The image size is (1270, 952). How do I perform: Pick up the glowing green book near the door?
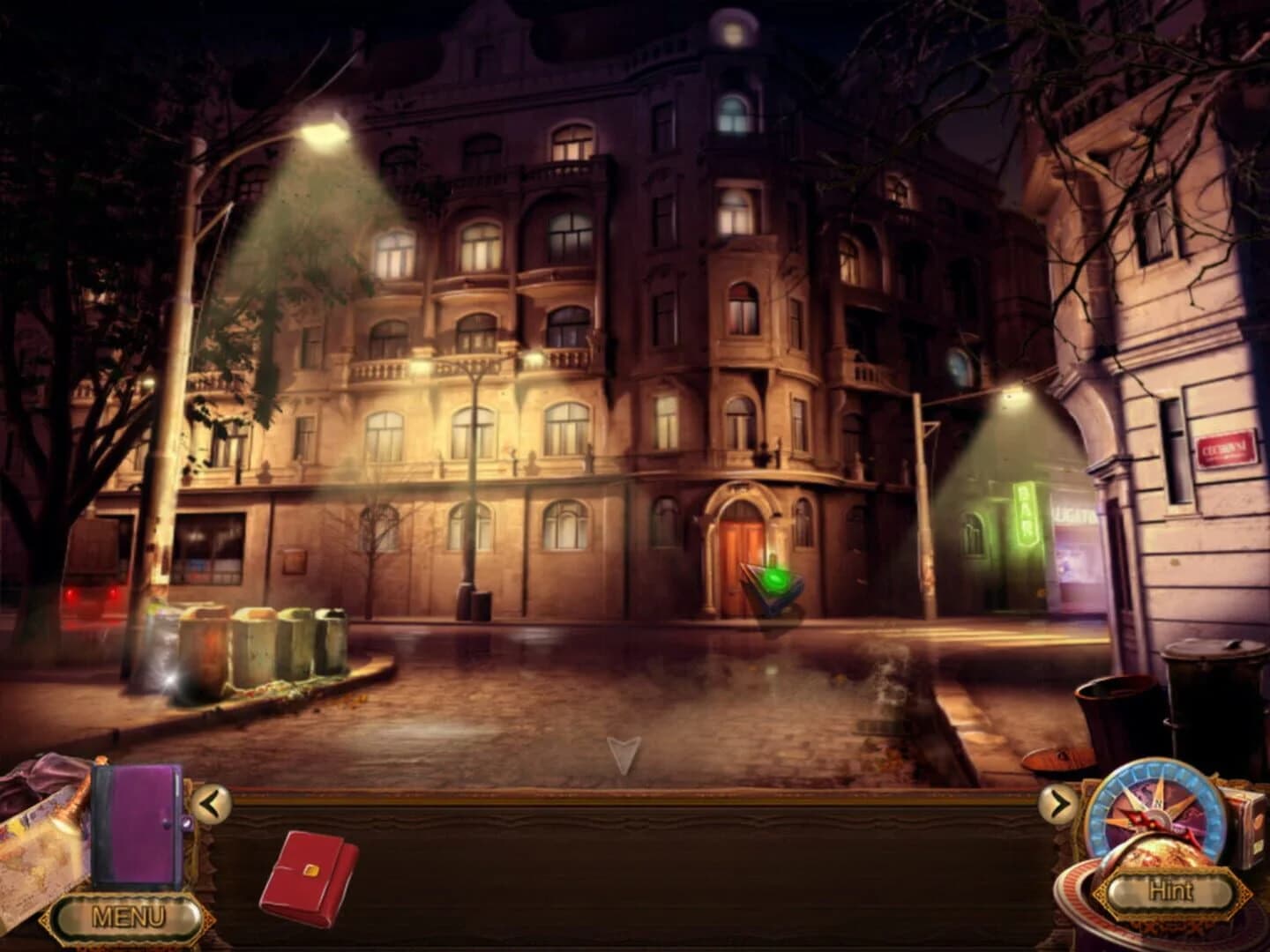click(772, 582)
